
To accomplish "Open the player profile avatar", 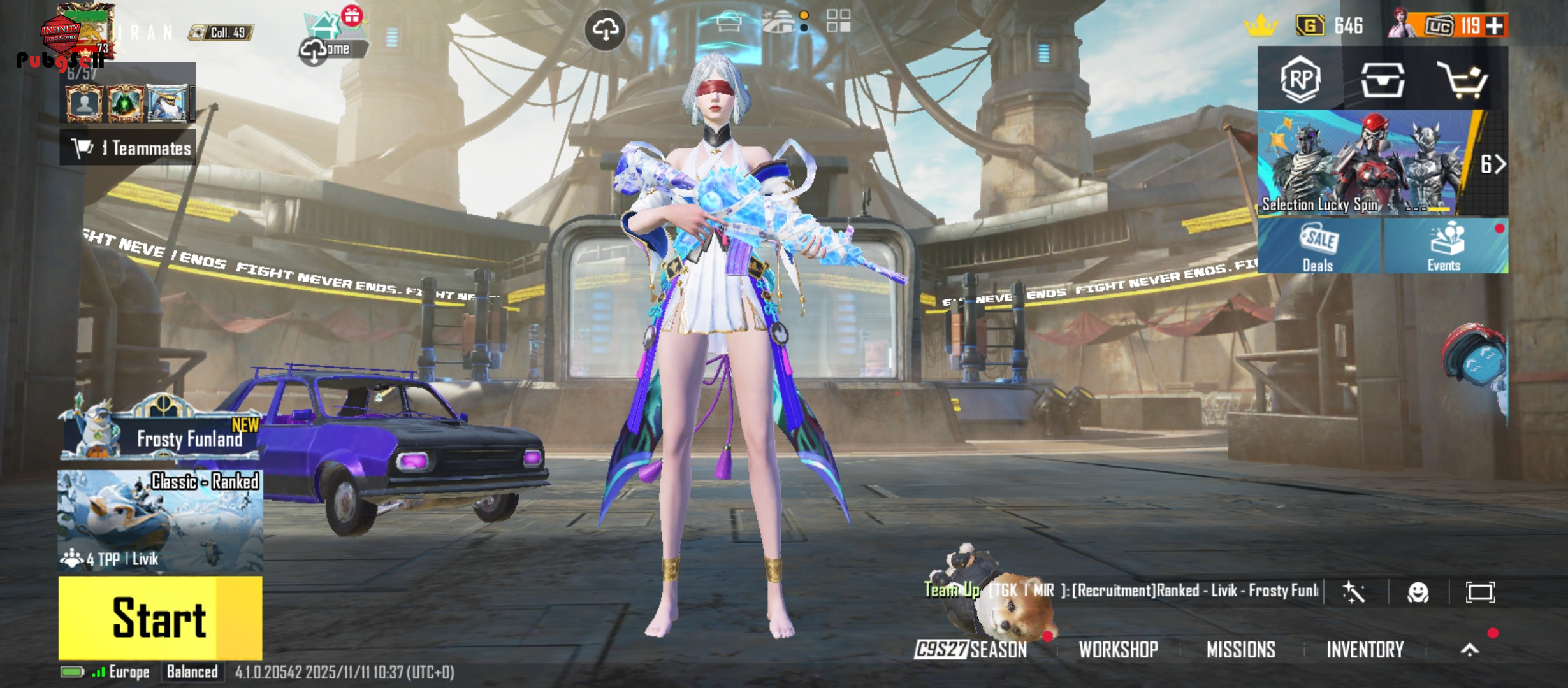I will [80, 29].
